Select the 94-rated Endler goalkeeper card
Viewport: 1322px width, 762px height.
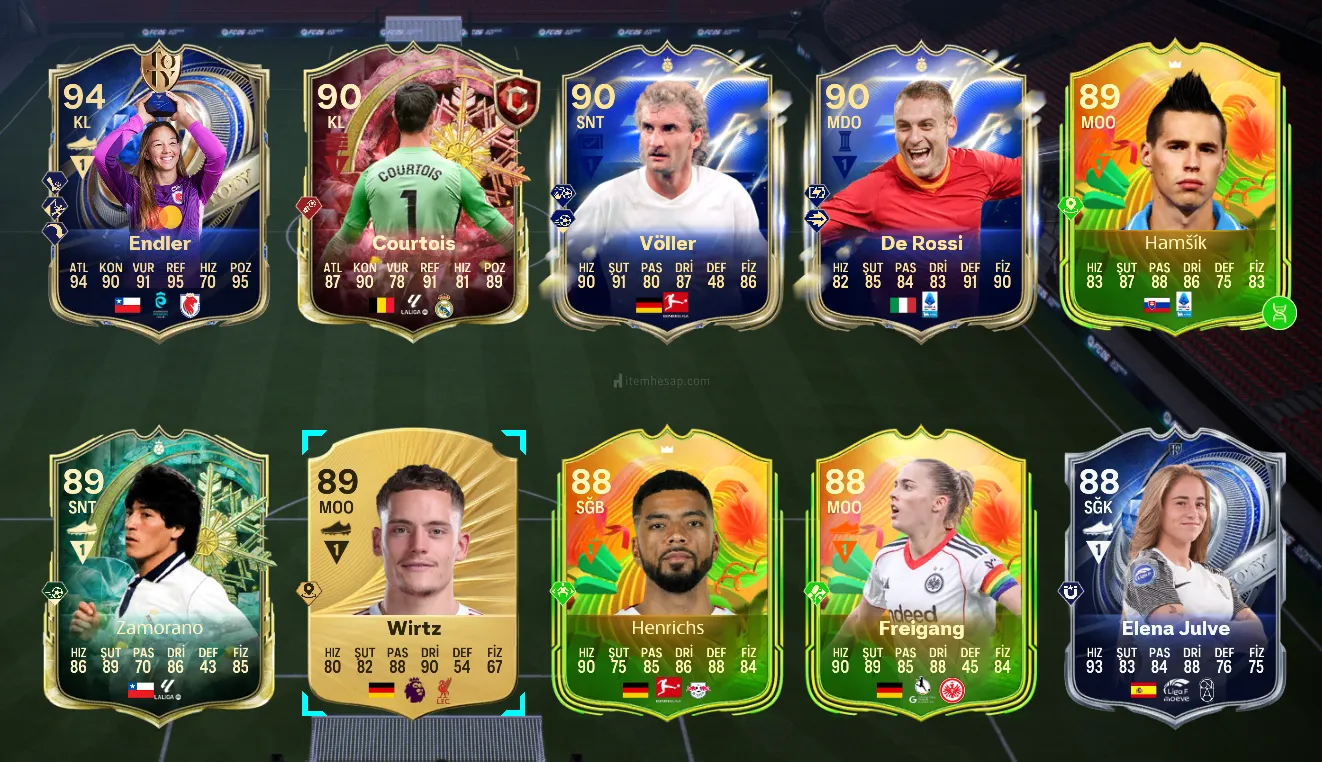pyautogui.click(x=159, y=190)
